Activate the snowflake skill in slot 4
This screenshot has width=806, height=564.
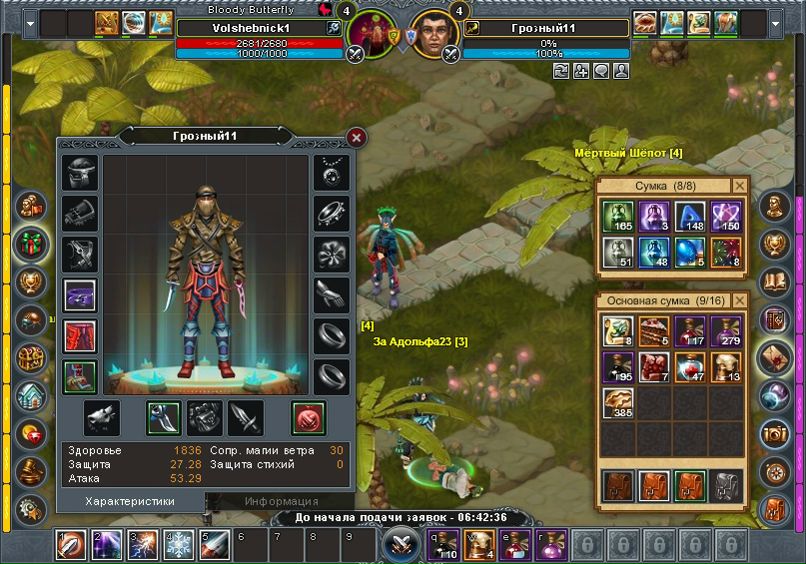(x=179, y=545)
